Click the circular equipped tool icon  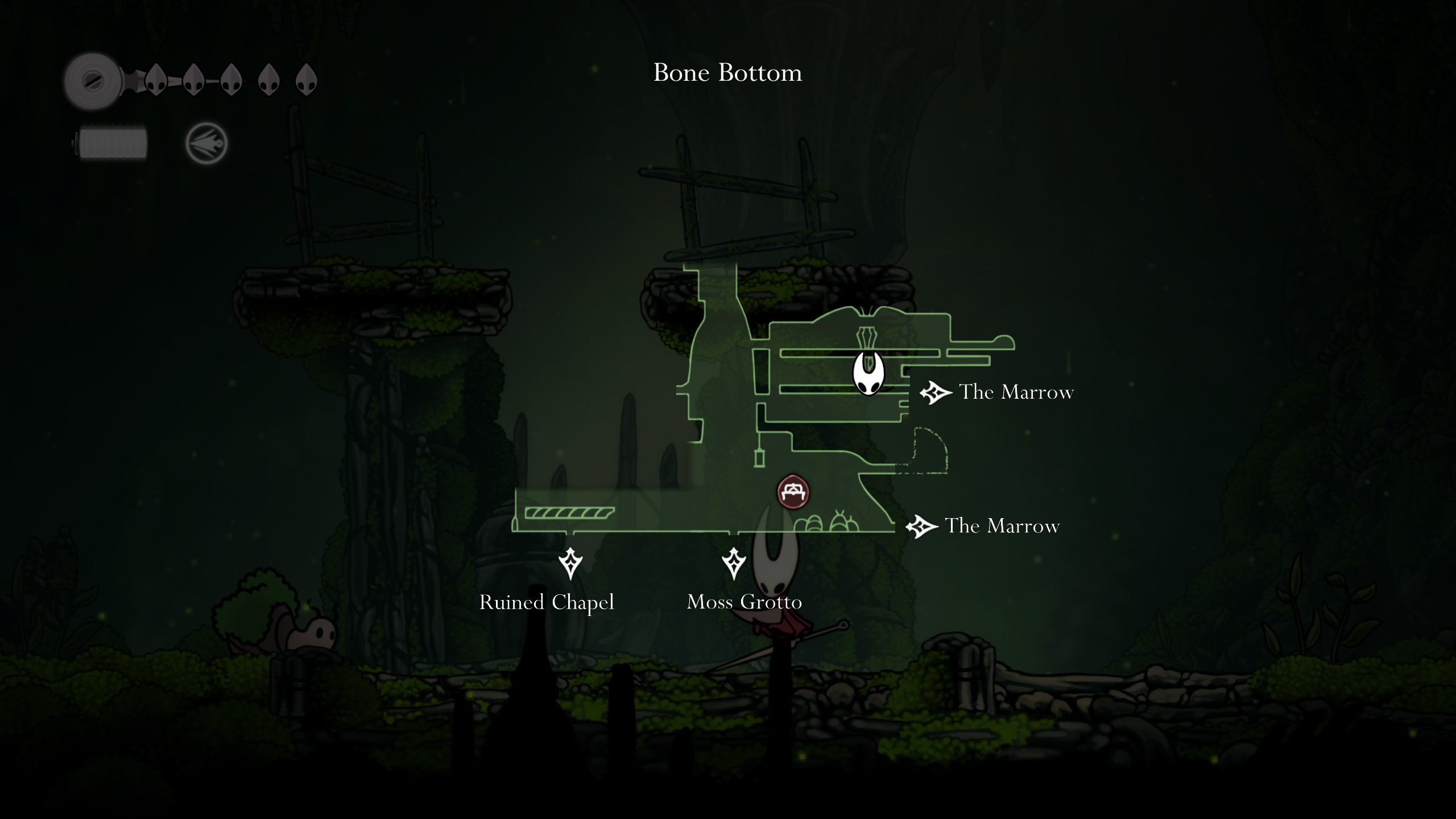[206, 143]
